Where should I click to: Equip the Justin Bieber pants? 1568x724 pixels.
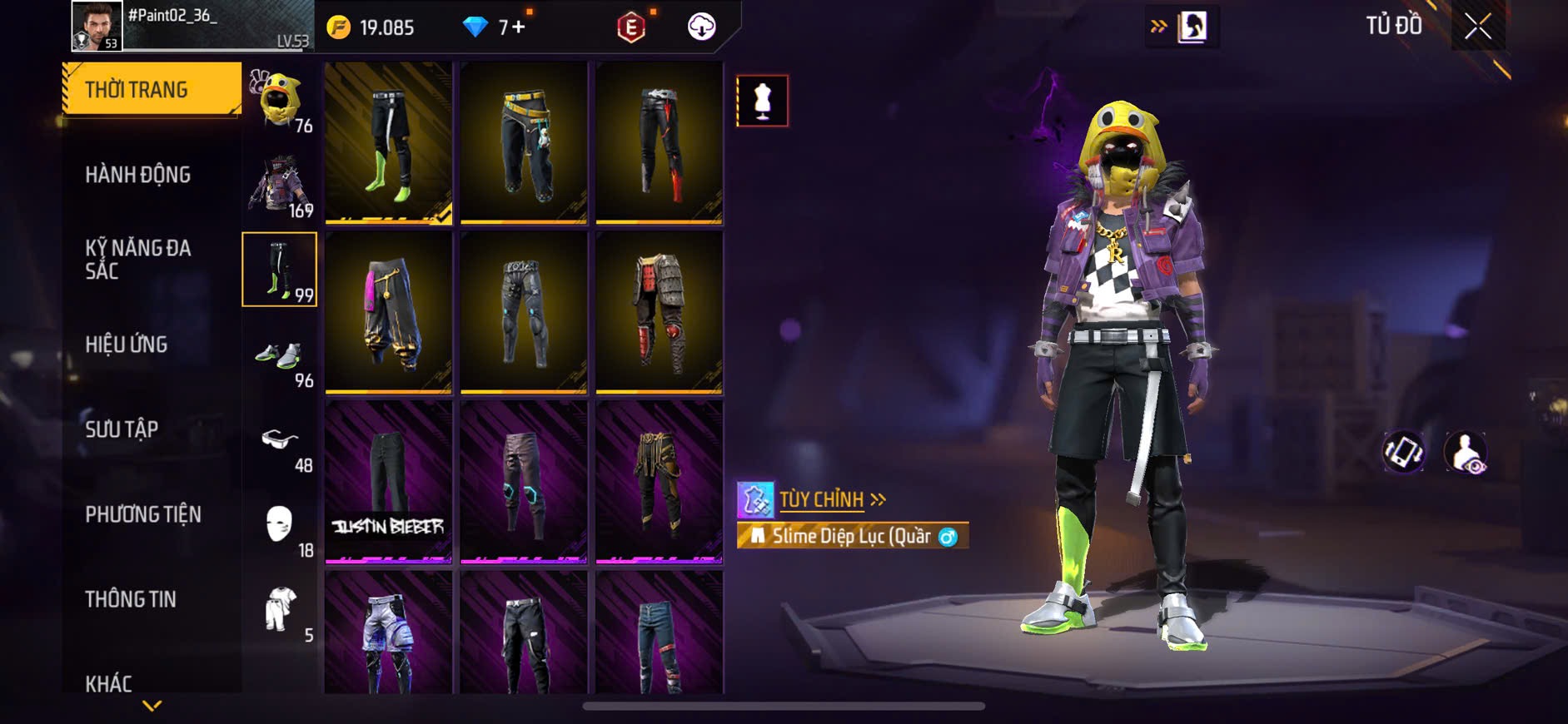pos(388,481)
